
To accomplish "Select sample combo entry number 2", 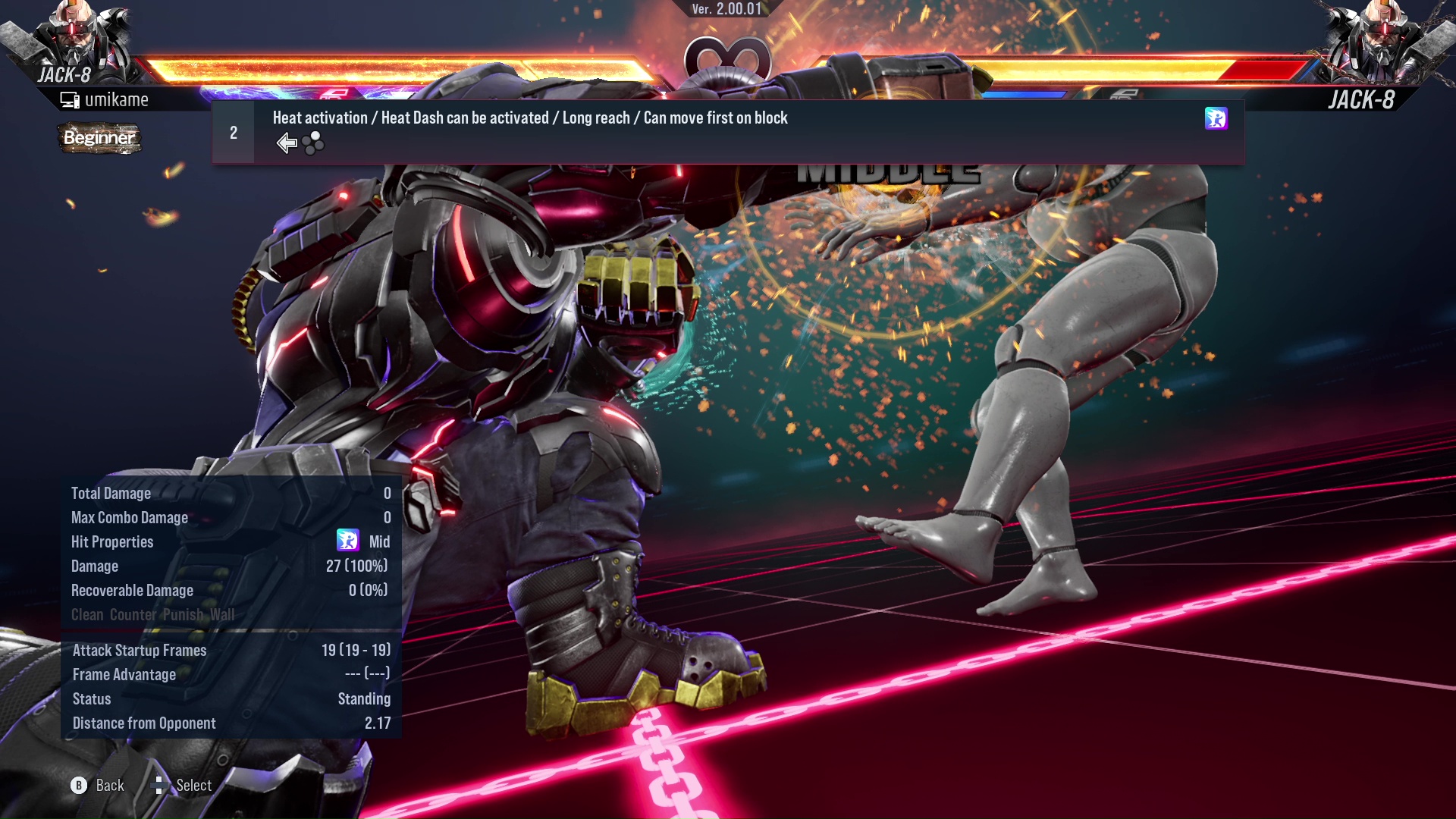I will [x=234, y=132].
